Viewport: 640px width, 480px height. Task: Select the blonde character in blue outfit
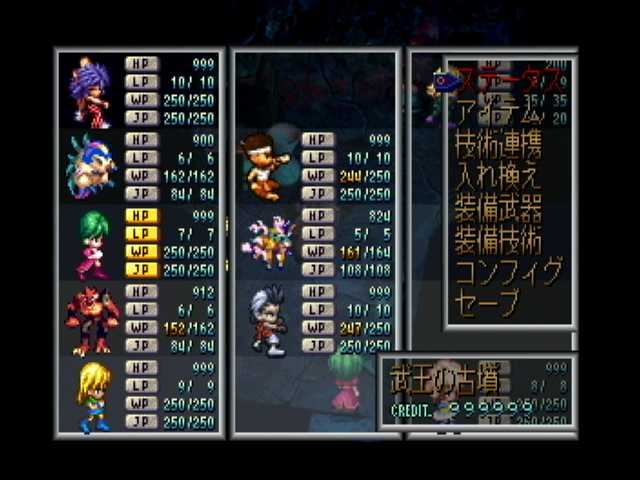pyautogui.click(x=91, y=395)
